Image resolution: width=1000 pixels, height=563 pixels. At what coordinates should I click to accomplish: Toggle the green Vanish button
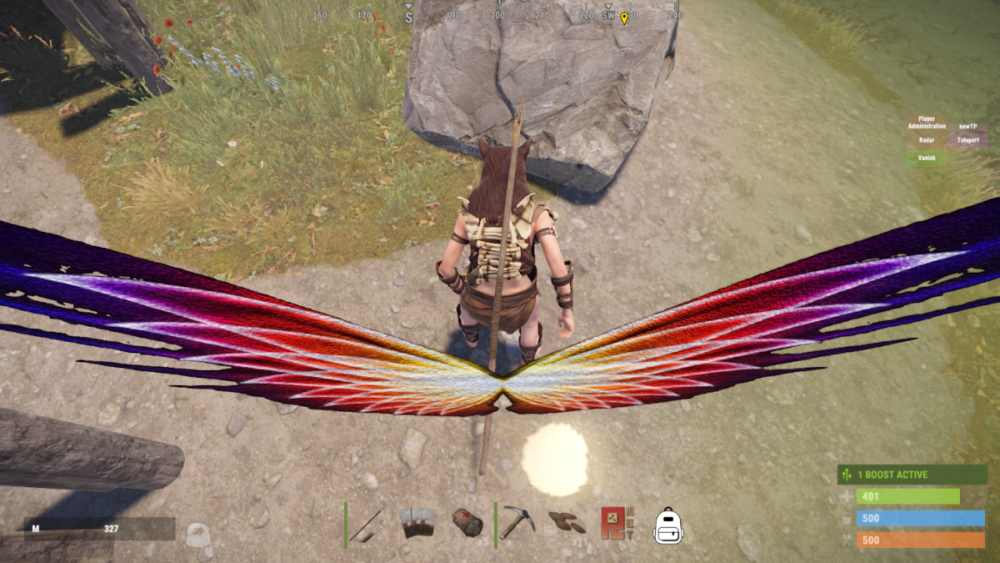(x=926, y=157)
